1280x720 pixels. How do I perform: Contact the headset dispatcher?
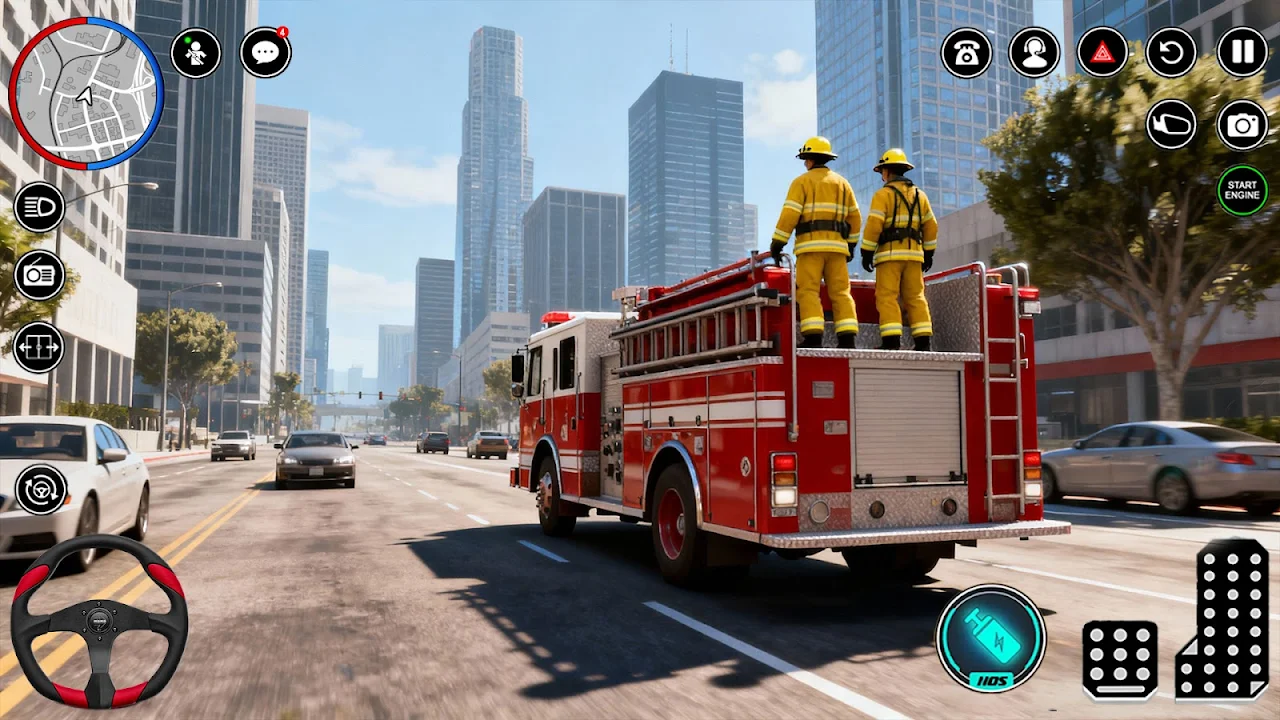pos(1034,52)
